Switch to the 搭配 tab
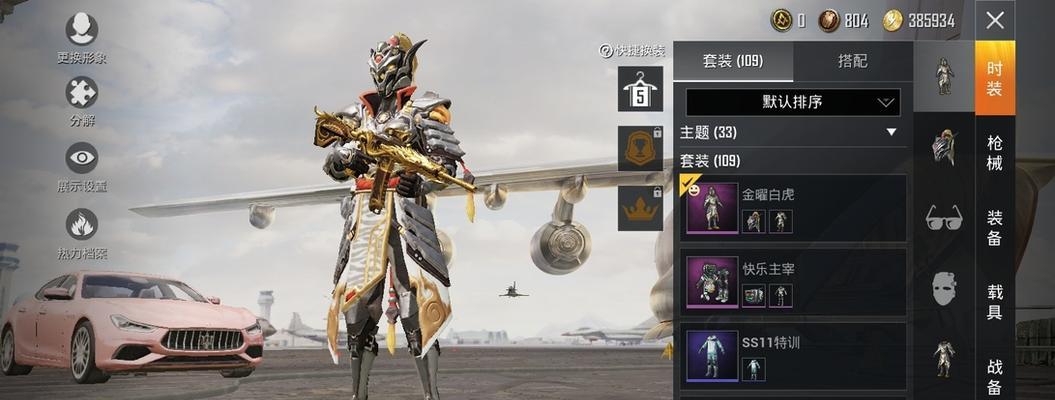The width and height of the screenshot is (1055, 400). tap(852, 61)
